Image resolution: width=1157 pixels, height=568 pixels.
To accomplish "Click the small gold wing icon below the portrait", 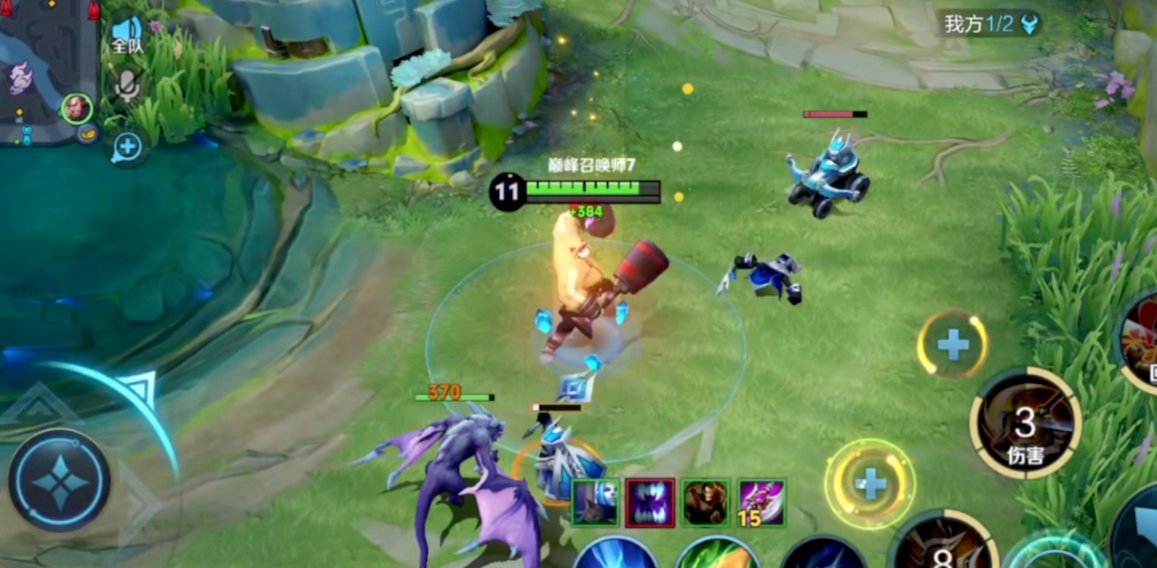I will pyautogui.click(x=87, y=133).
